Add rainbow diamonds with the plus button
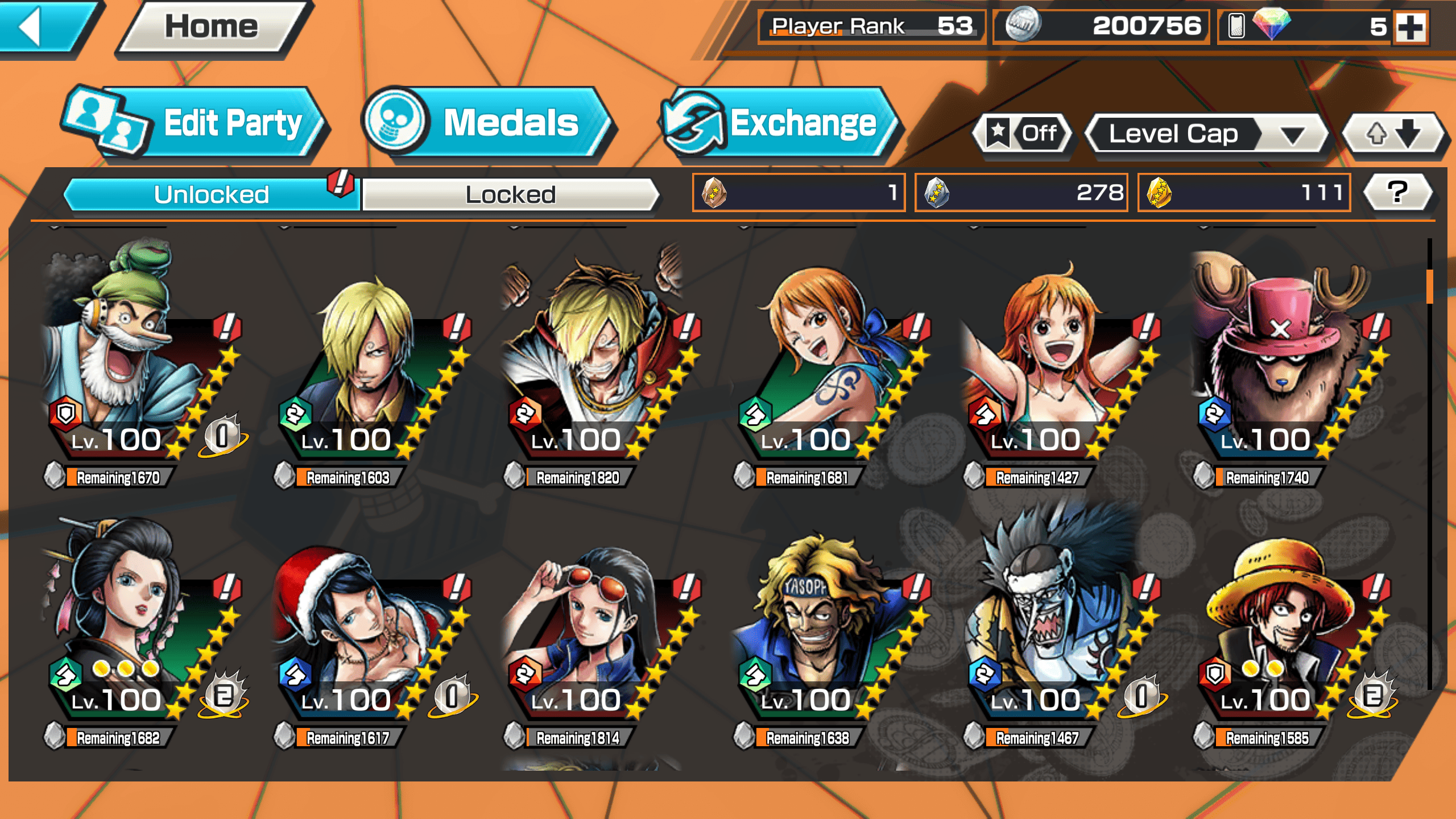Image resolution: width=1456 pixels, height=819 pixels. coord(1411,27)
